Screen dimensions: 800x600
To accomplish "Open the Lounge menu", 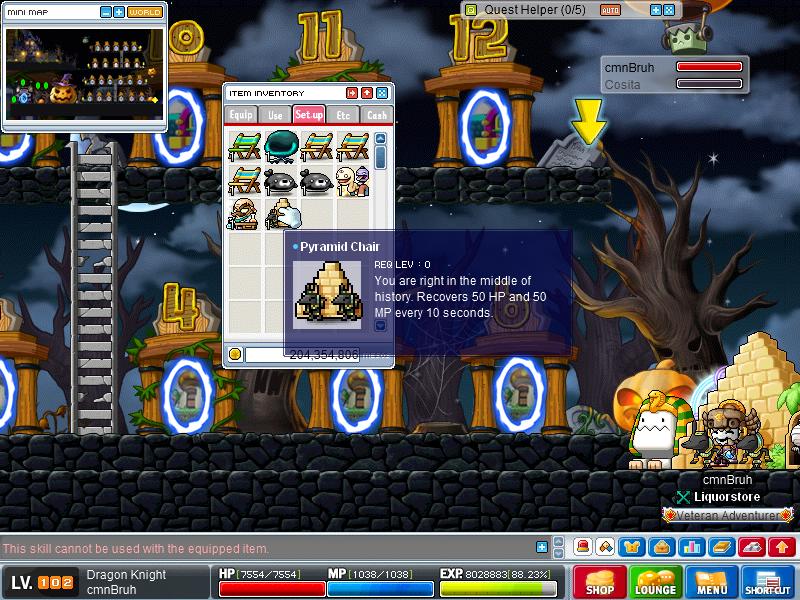I will [x=656, y=582].
